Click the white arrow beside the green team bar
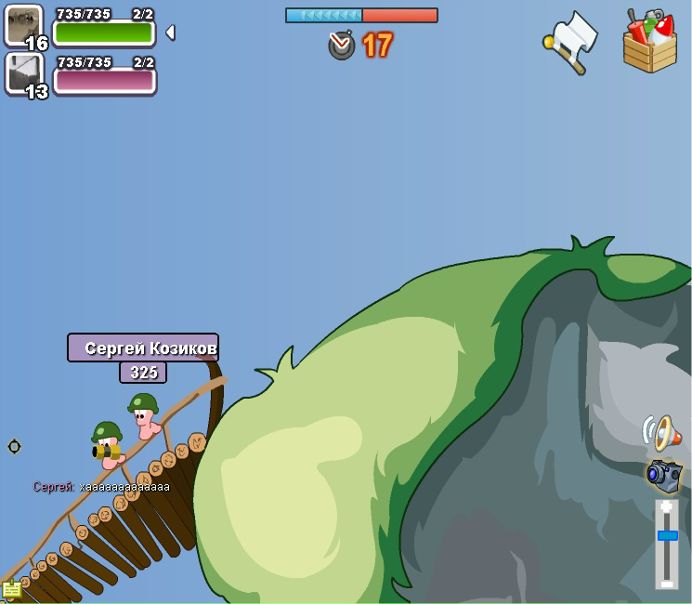 (x=170, y=33)
